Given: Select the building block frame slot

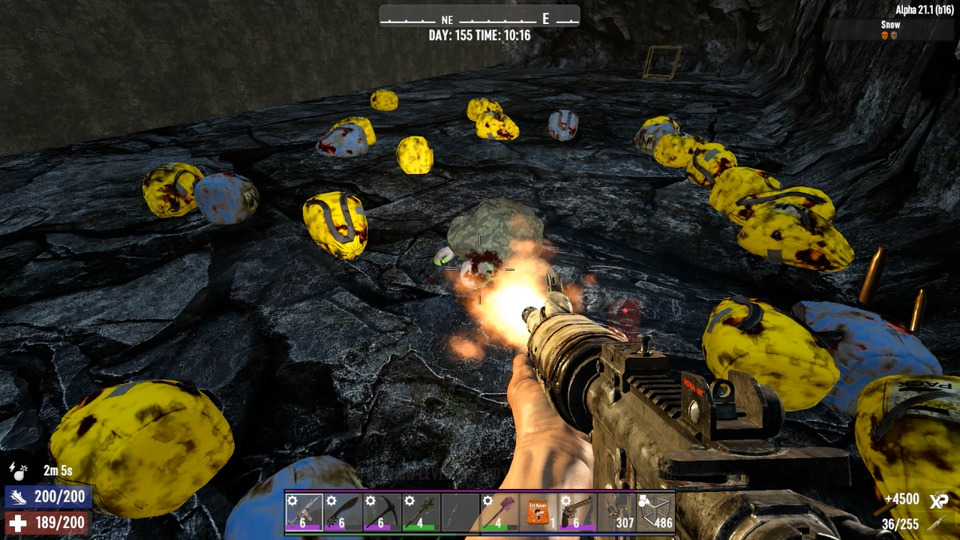Looking at the screenshot, I should 655,512.
